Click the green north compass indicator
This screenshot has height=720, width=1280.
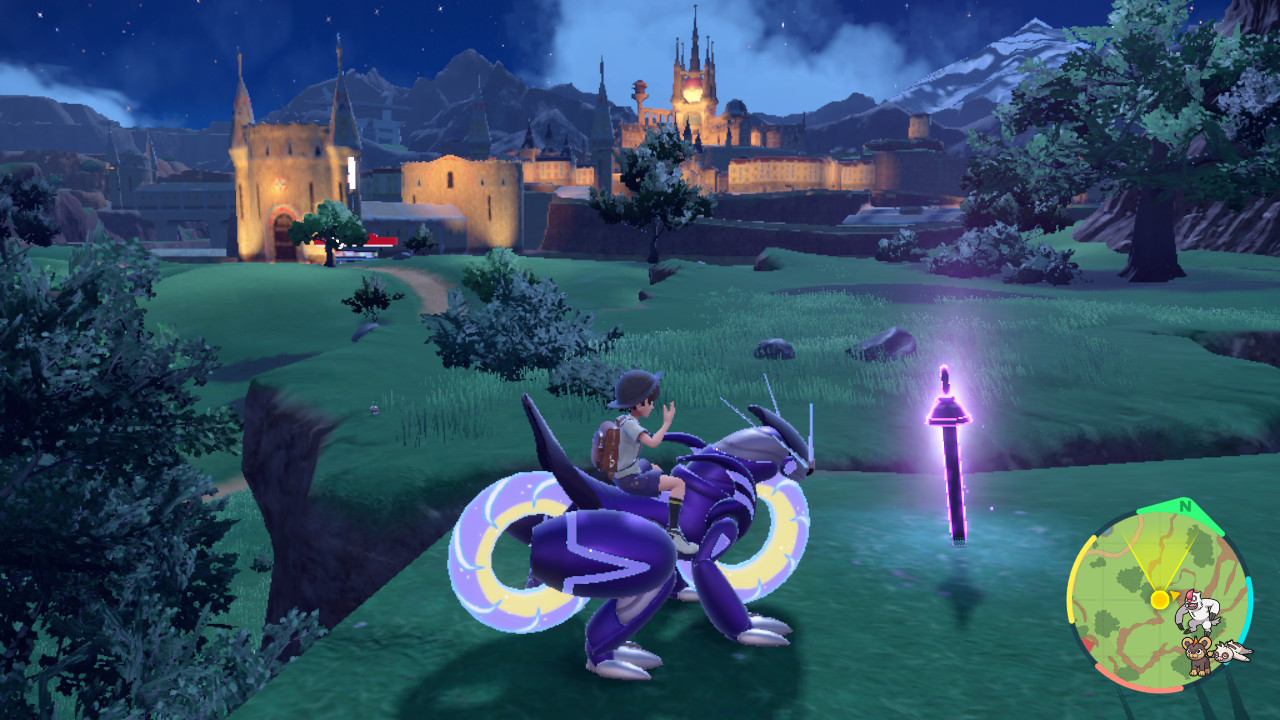[x=1186, y=505]
